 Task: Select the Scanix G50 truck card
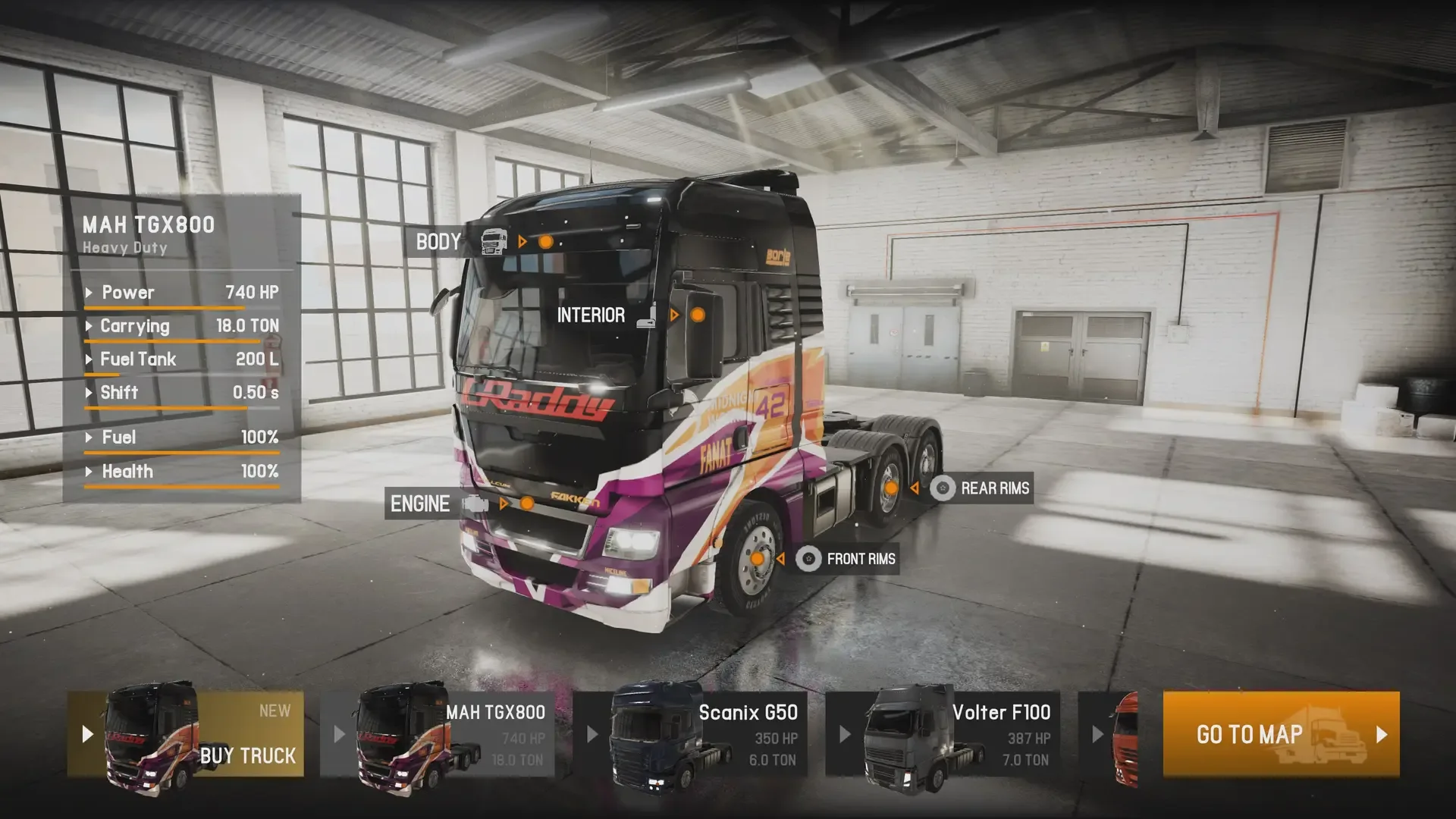690,734
